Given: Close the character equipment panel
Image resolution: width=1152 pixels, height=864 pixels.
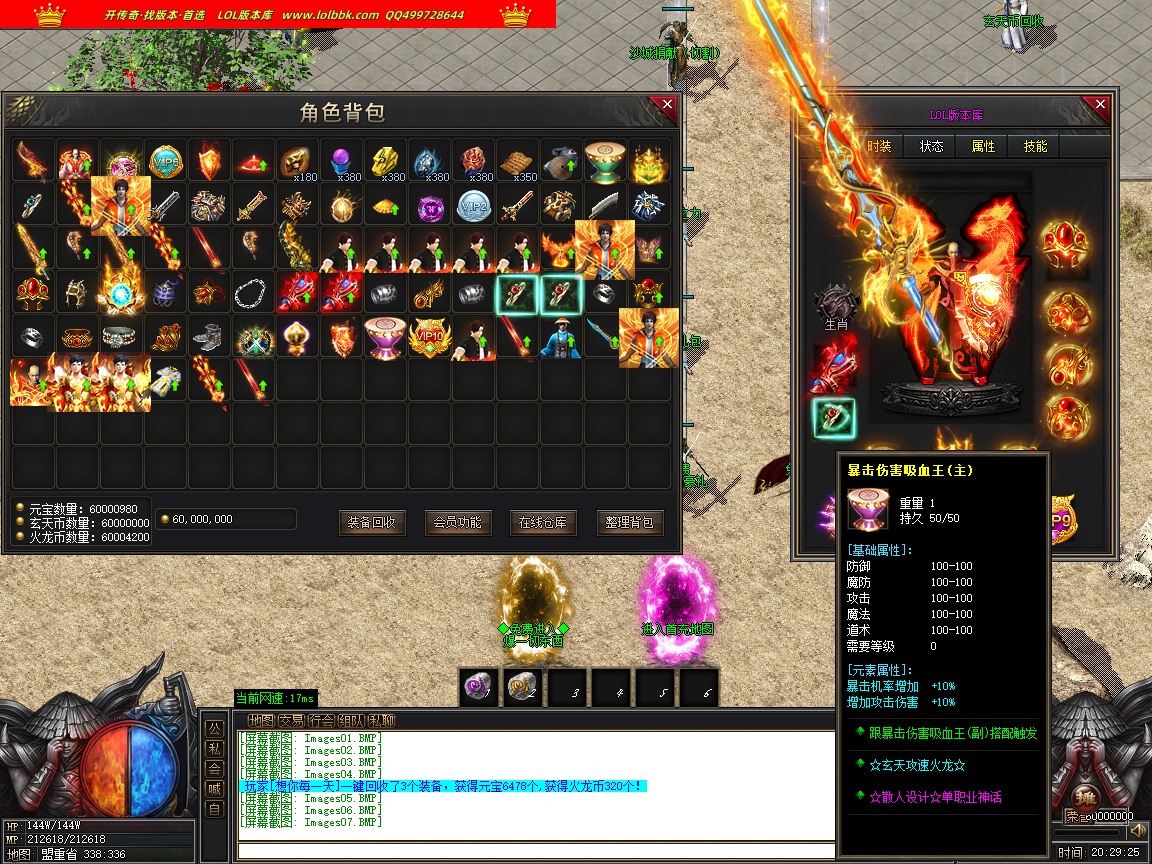Looking at the screenshot, I should pyautogui.click(x=1100, y=105).
